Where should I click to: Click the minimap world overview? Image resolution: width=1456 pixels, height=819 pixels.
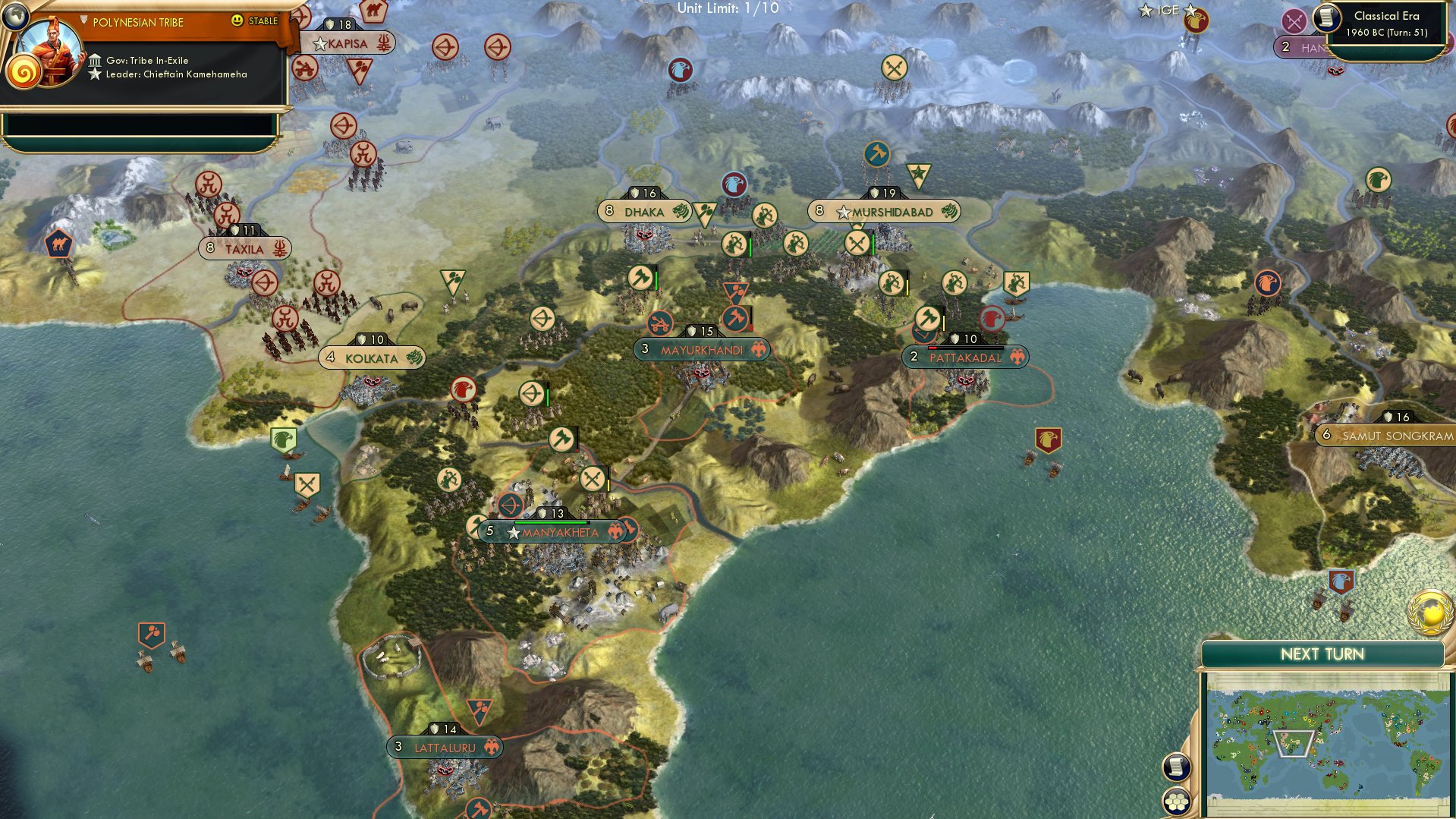coord(1328,732)
